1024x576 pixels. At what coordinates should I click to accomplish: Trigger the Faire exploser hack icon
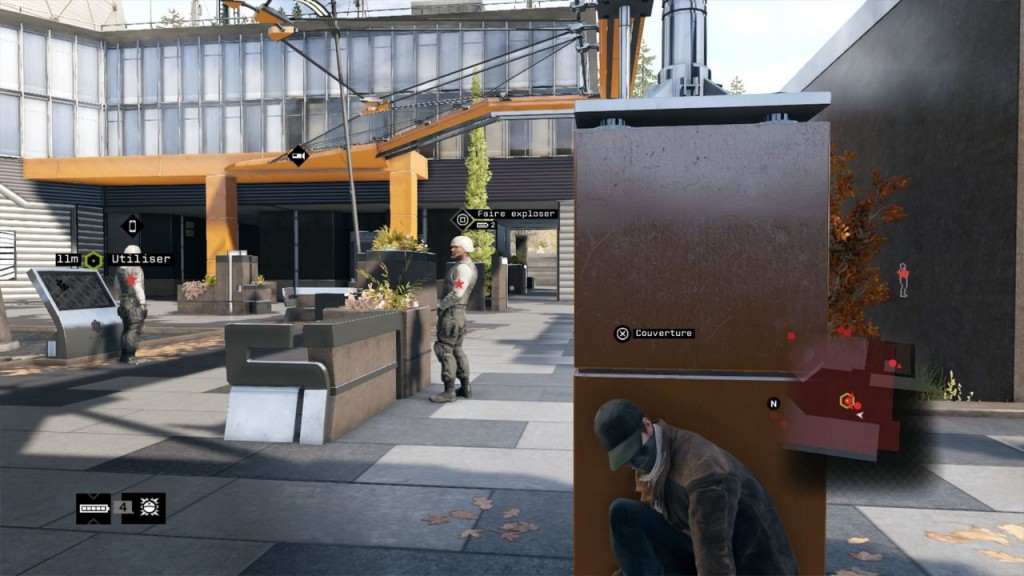(463, 219)
